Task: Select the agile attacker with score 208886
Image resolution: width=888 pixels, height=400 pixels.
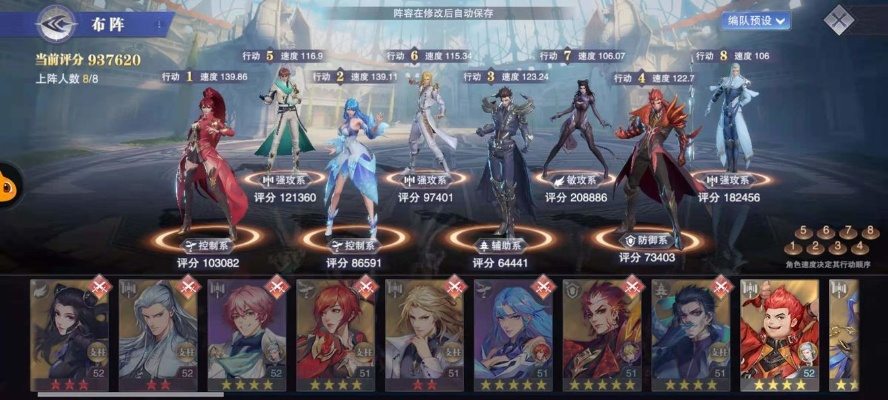Action: tap(579, 125)
